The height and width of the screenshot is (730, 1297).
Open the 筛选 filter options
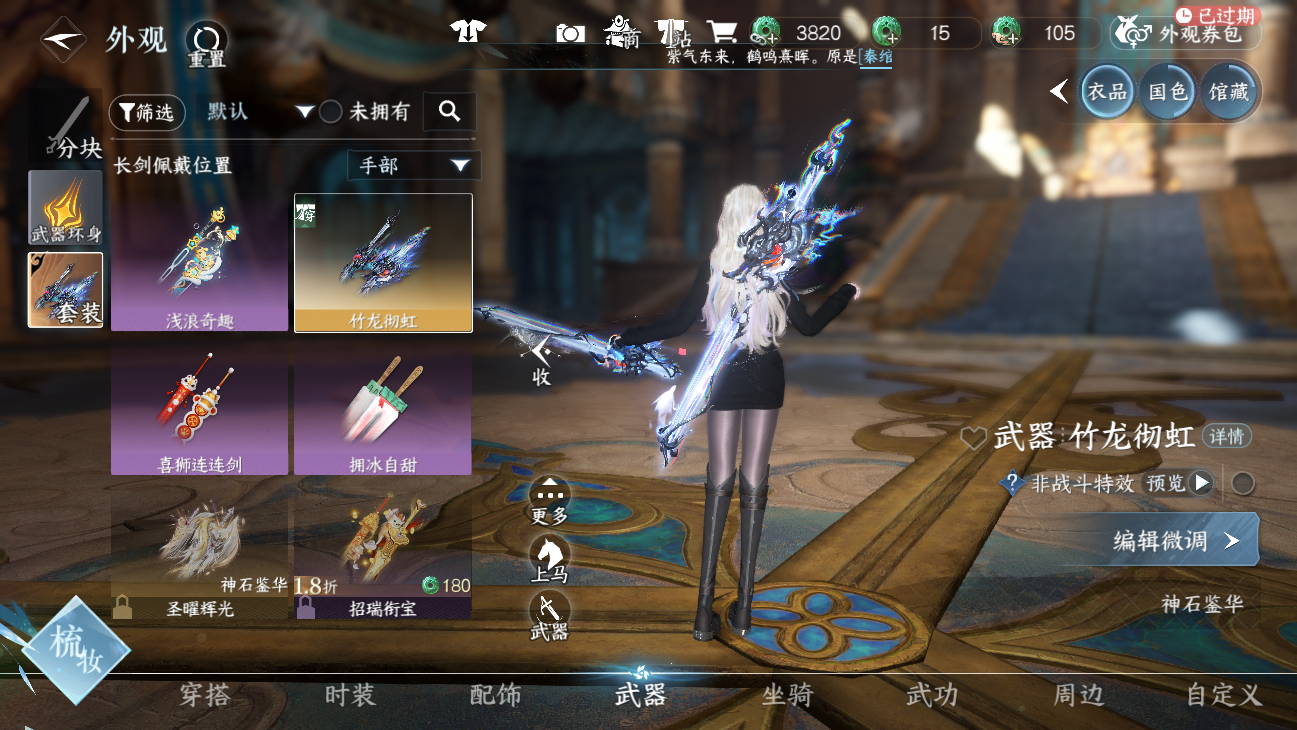[x=147, y=113]
